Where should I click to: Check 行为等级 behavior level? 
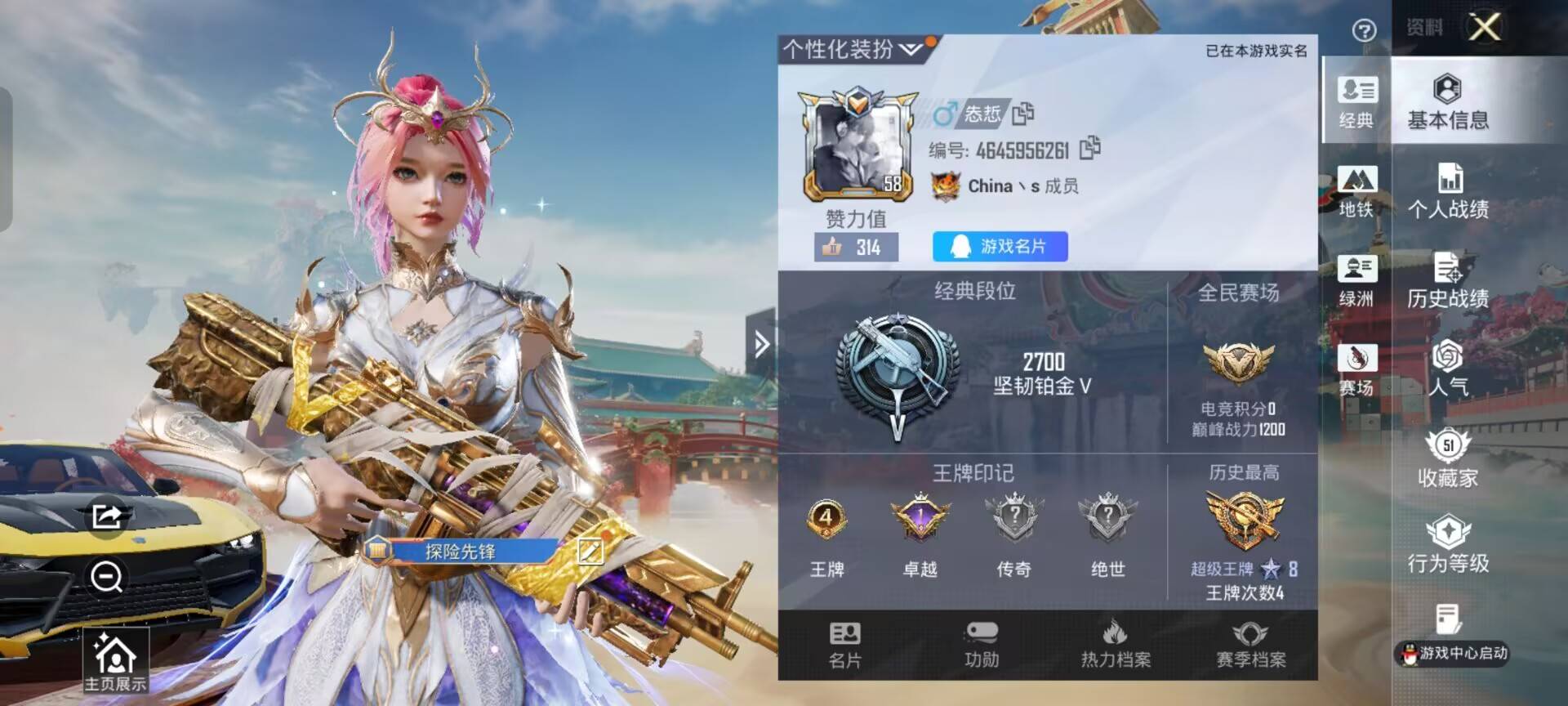(x=1450, y=547)
